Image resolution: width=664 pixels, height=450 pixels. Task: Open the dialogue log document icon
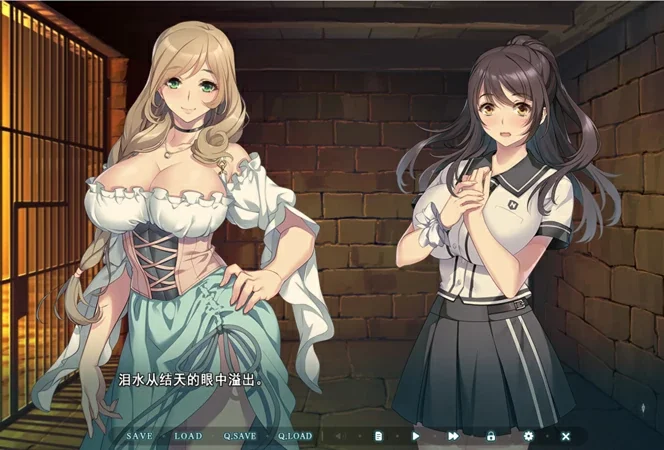pos(379,436)
